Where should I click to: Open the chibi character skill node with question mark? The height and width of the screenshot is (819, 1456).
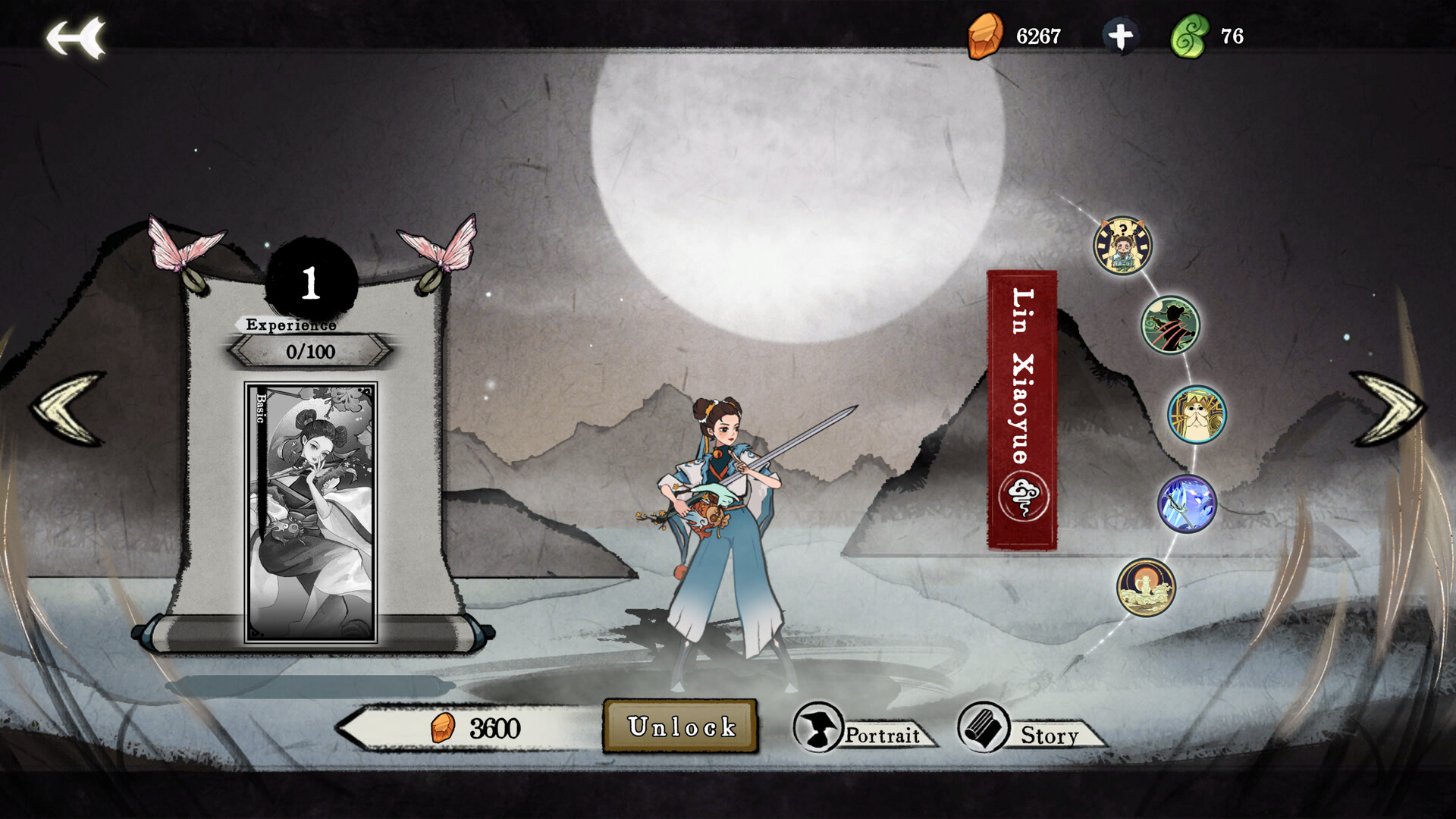point(1122,245)
